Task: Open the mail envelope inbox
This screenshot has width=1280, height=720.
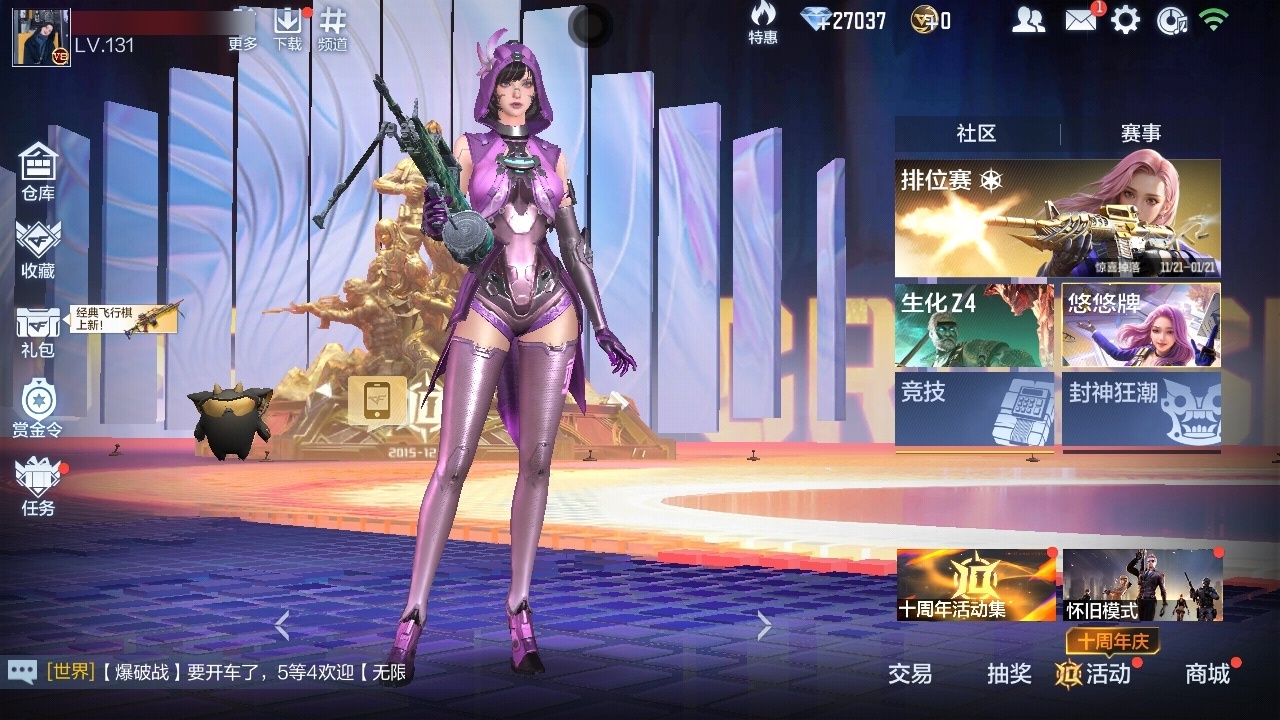Action: [x=1080, y=20]
